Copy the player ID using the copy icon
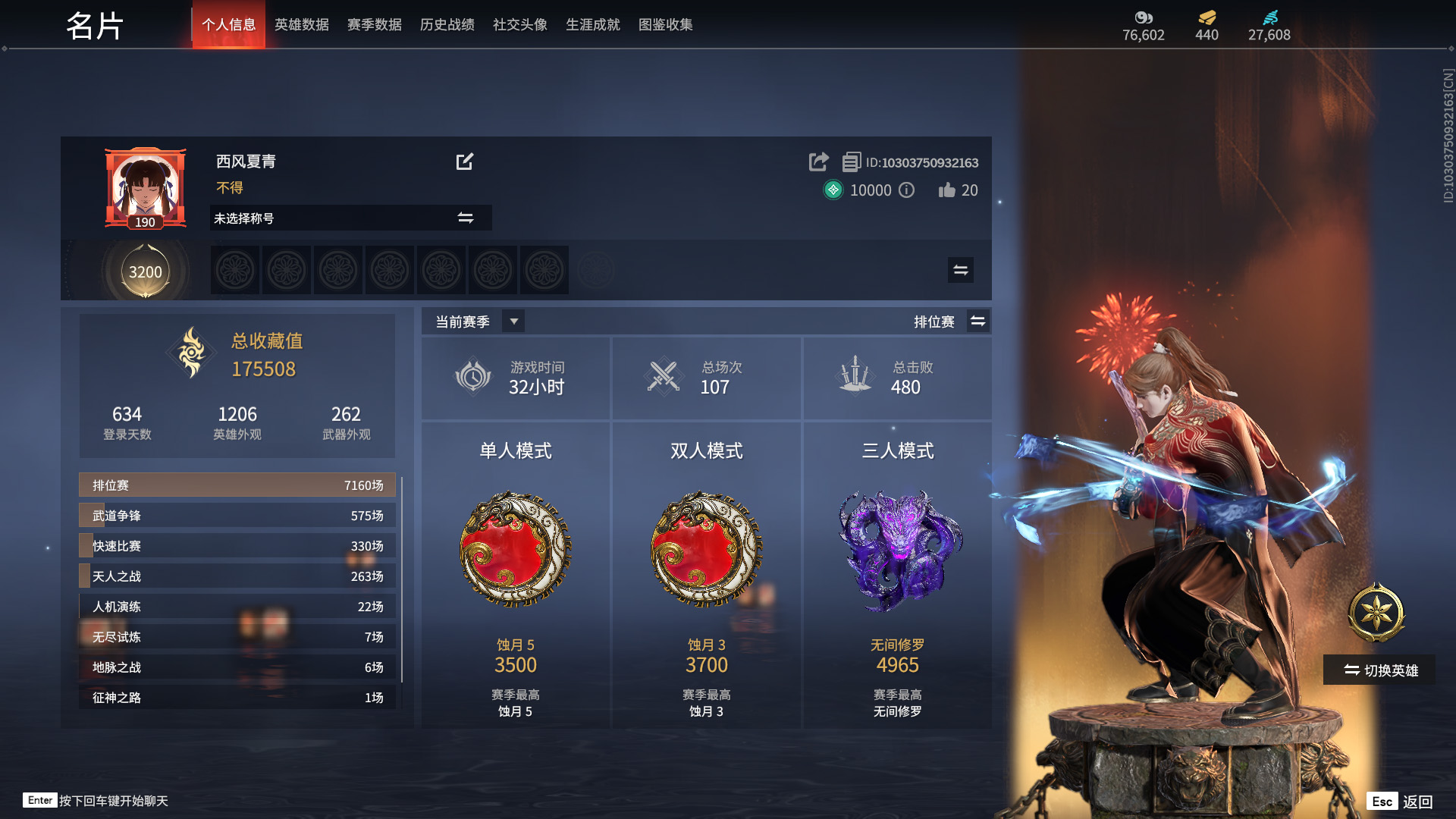Image resolution: width=1456 pixels, height=819 pixels. click(852, 162)
